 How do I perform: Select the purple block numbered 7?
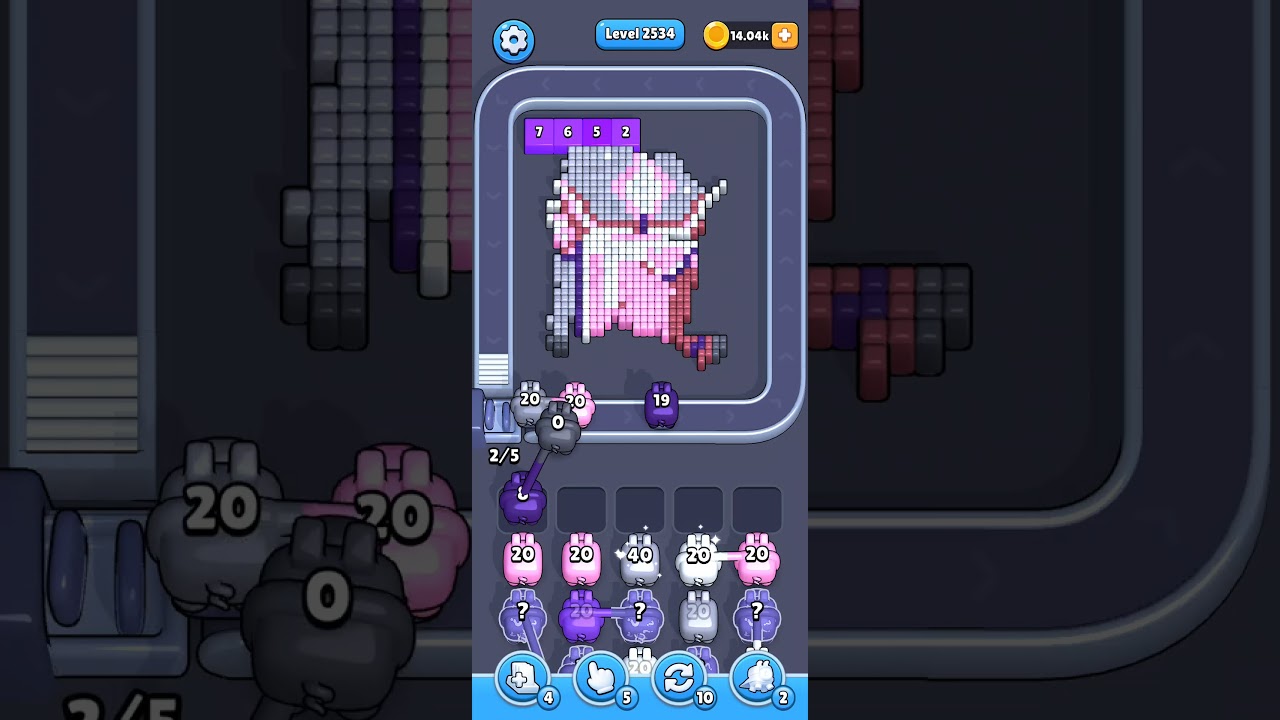click(537, 131)
